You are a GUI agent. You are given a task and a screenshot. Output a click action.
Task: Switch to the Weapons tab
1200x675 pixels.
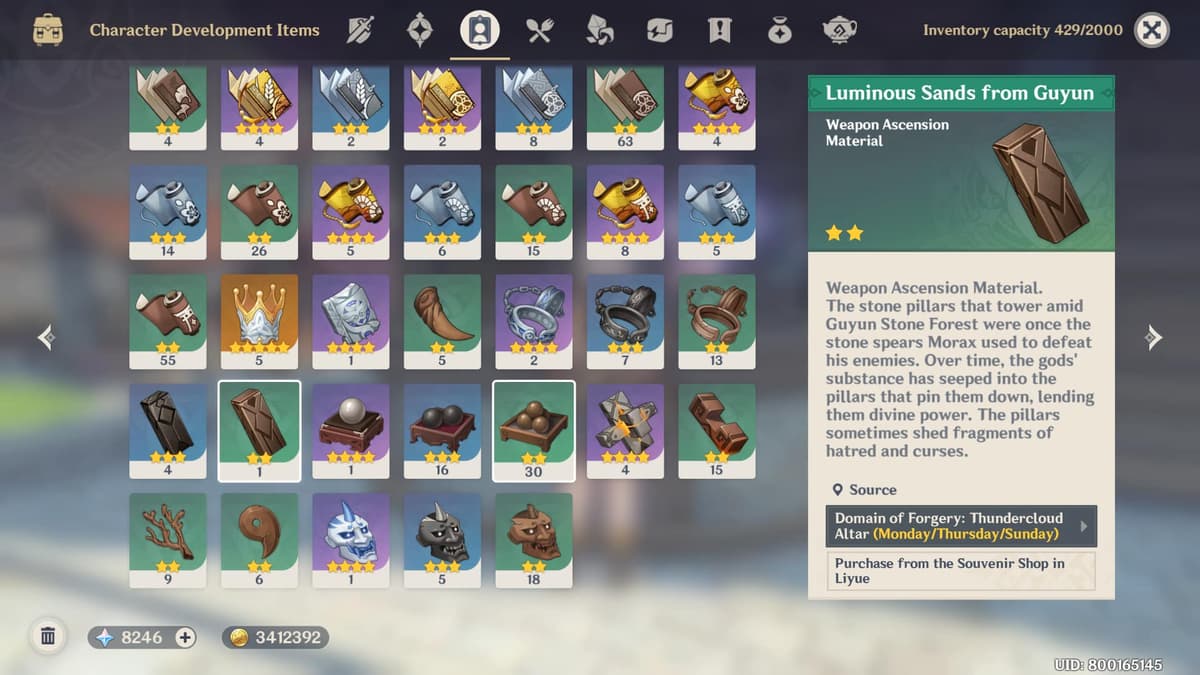point(360,30)
